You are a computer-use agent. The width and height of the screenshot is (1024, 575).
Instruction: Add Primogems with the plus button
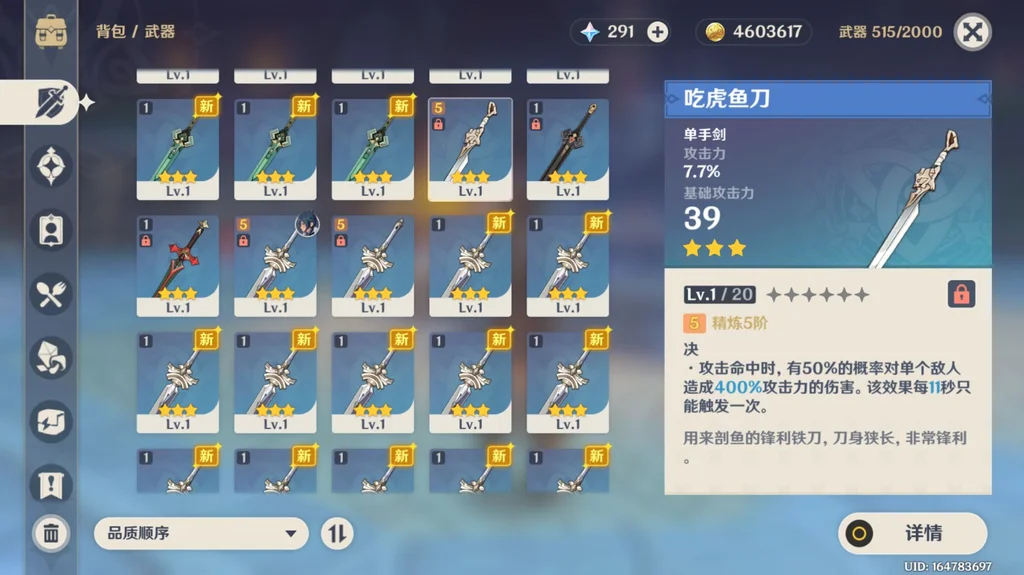pyautogui.click(x=657, y=32)
